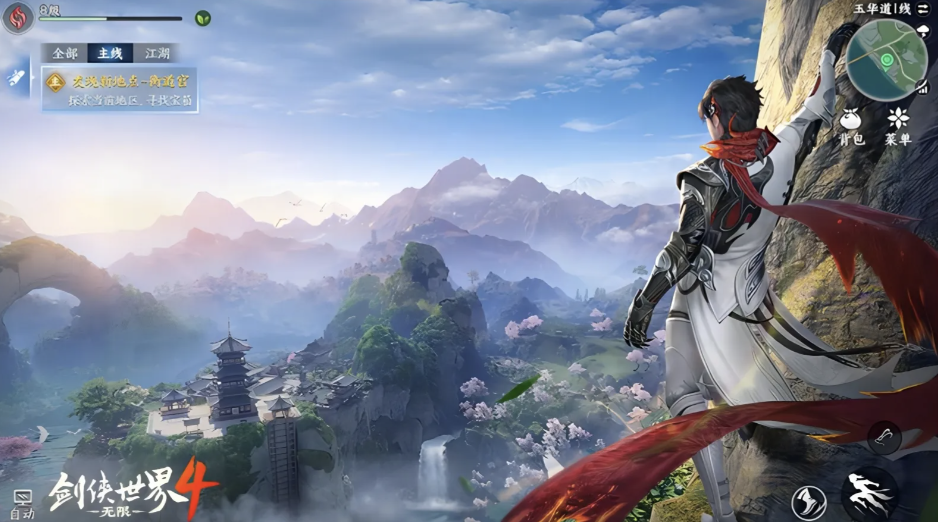Click the line switch arrows icon
Viewport: 938px width, 522px height.
tap(922, 8)
